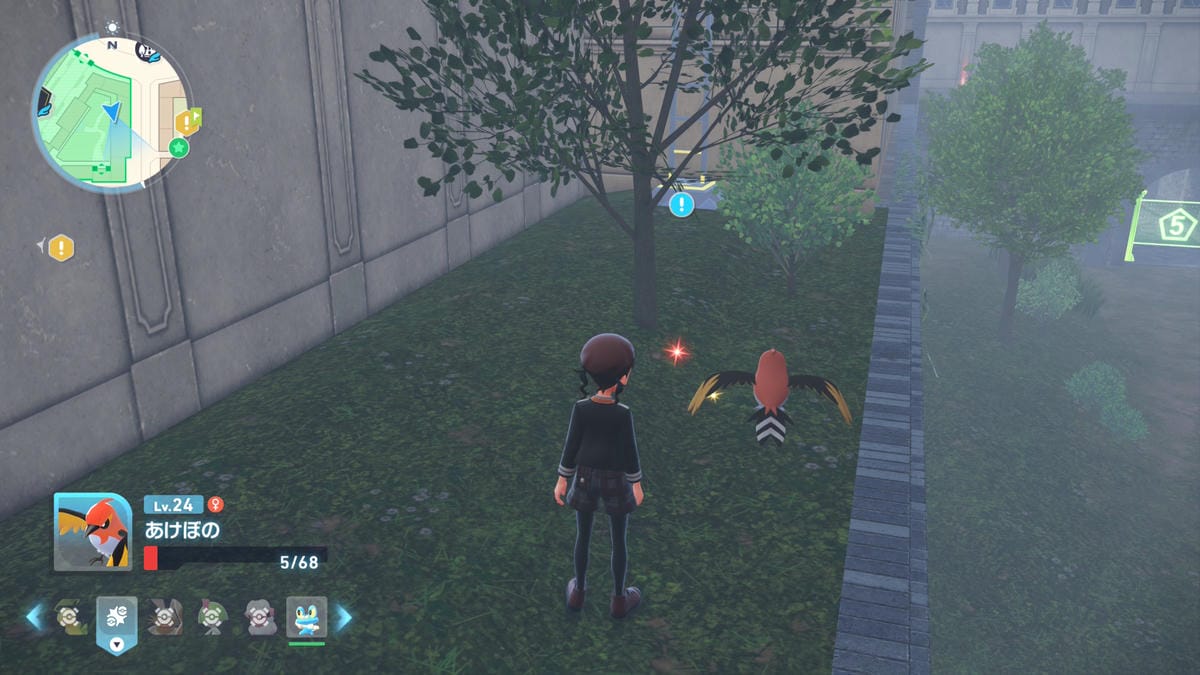This screenshot has height=675, width=1200.
Task: Select the yellow hexagon alert below minimap
Action: coord(61,247)
